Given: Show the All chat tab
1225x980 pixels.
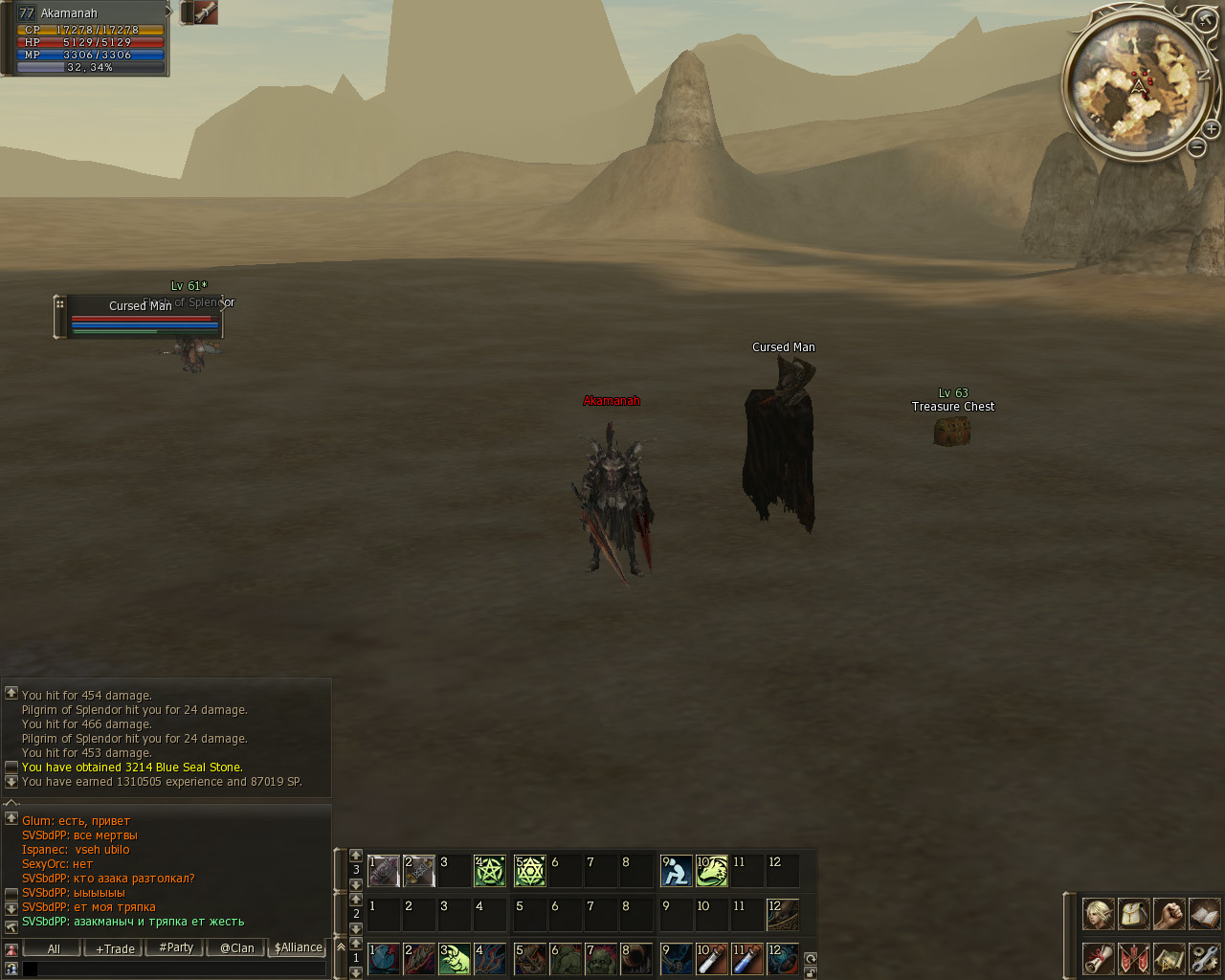Looking at the screenshot, I should (x=54, y=948).
